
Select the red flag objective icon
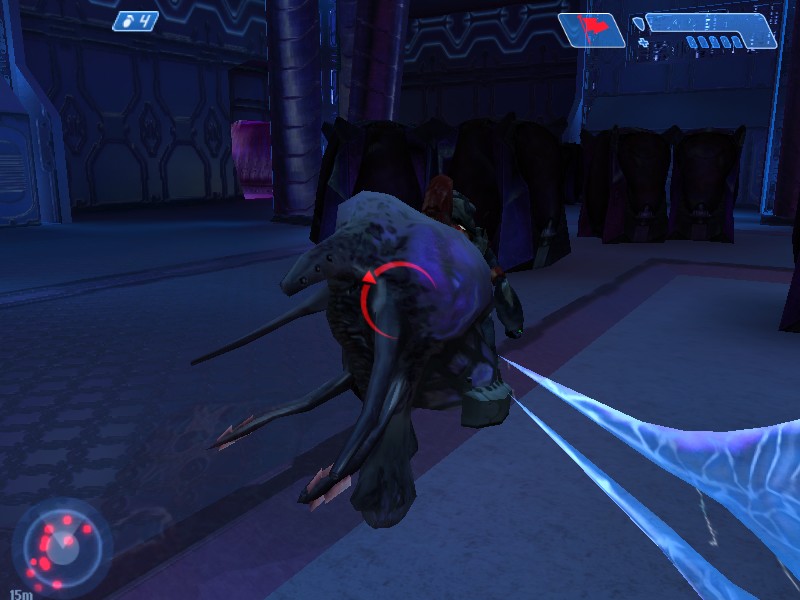593,29
